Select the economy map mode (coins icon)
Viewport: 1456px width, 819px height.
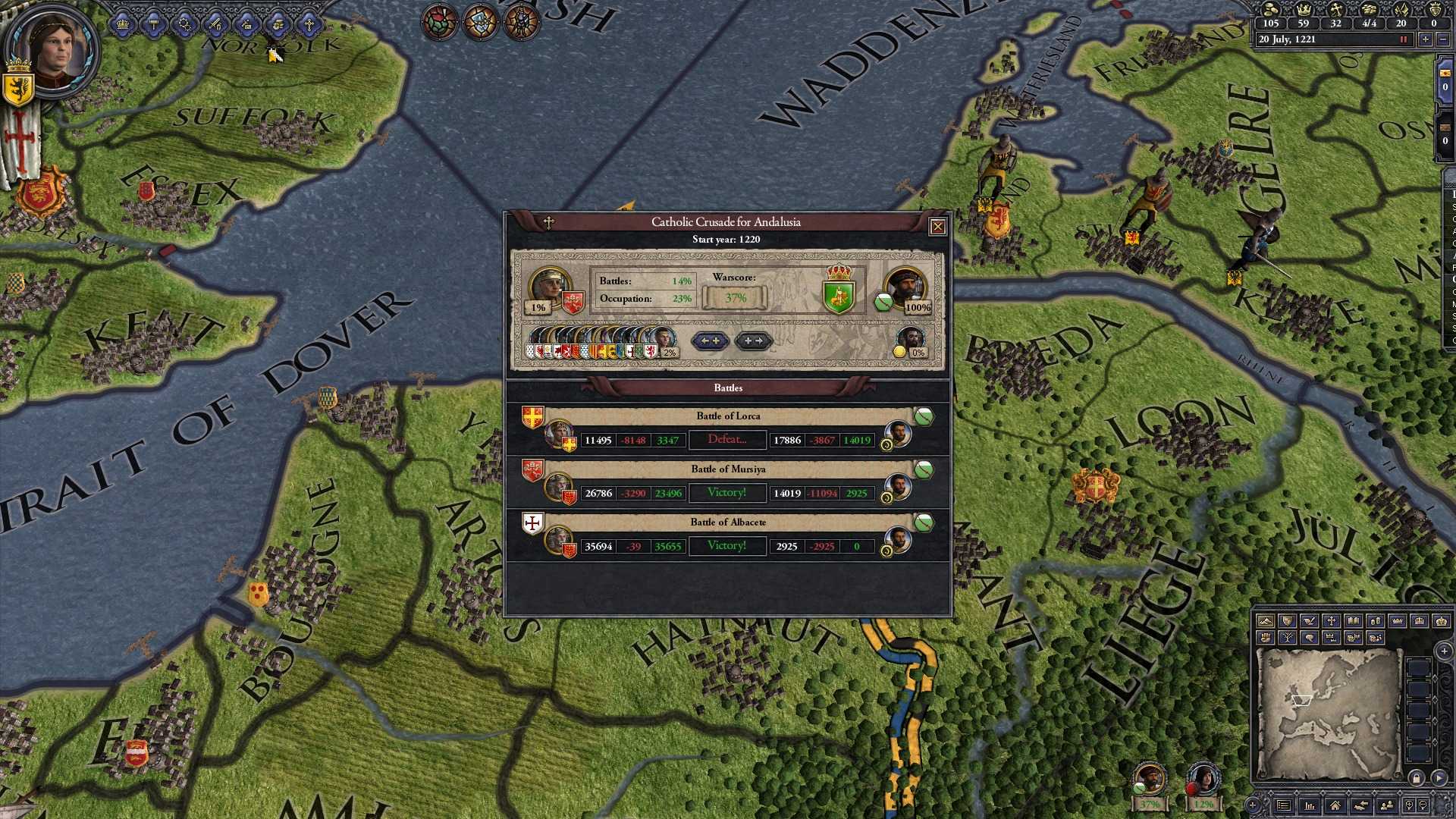coord(1376,622)
